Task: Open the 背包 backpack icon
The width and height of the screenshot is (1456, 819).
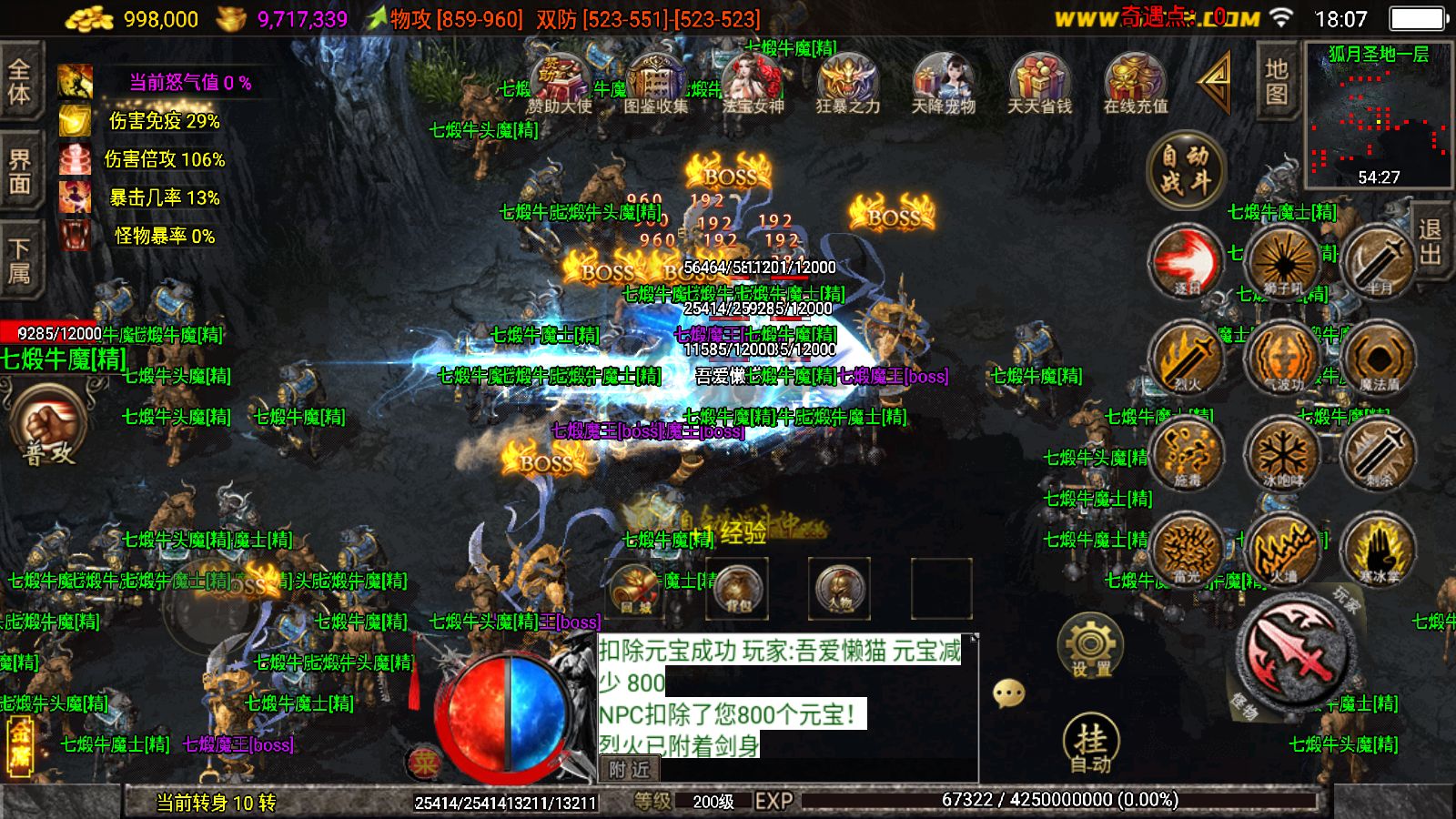Action: click(737, 587)
